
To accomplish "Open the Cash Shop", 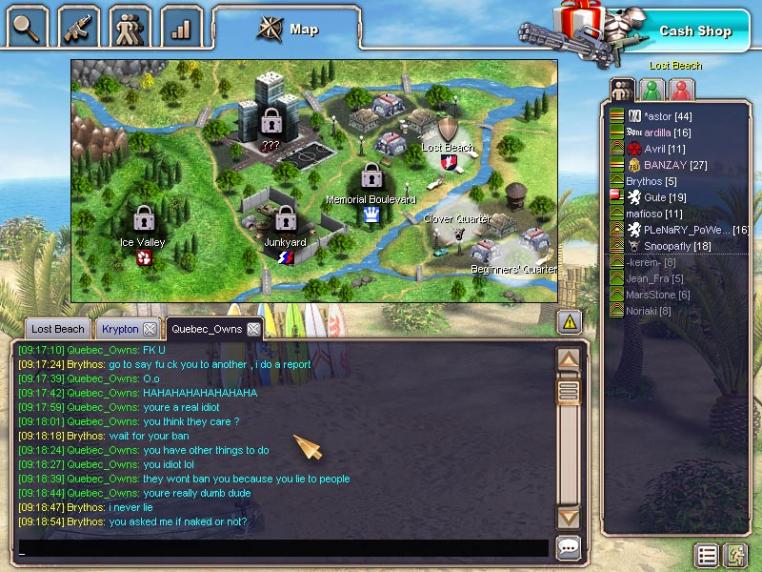I will pos(694,31).
